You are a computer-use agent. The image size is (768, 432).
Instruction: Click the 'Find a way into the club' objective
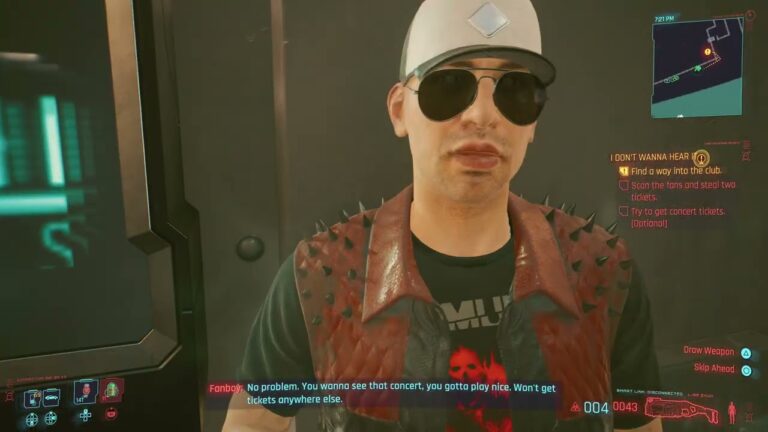click(676, 171)
